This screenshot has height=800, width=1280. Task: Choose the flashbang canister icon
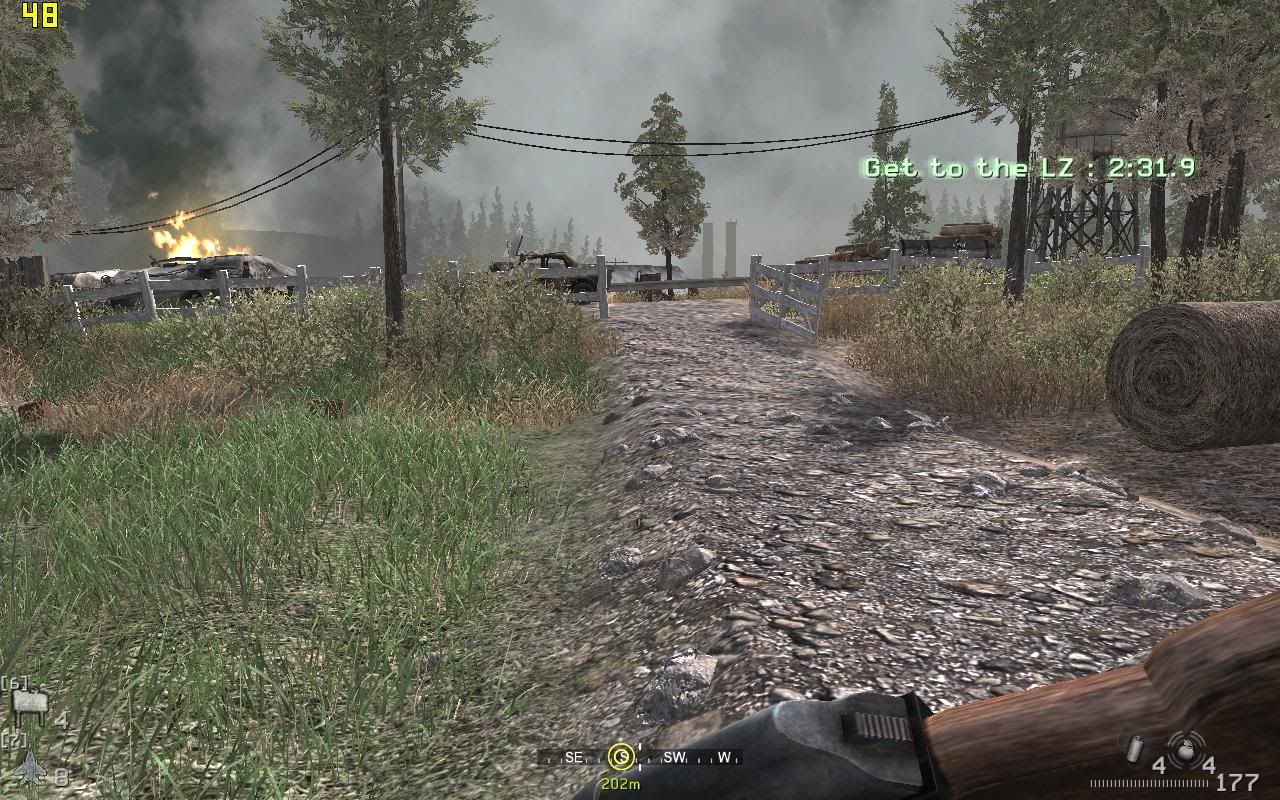click(x=1137, y=748)
